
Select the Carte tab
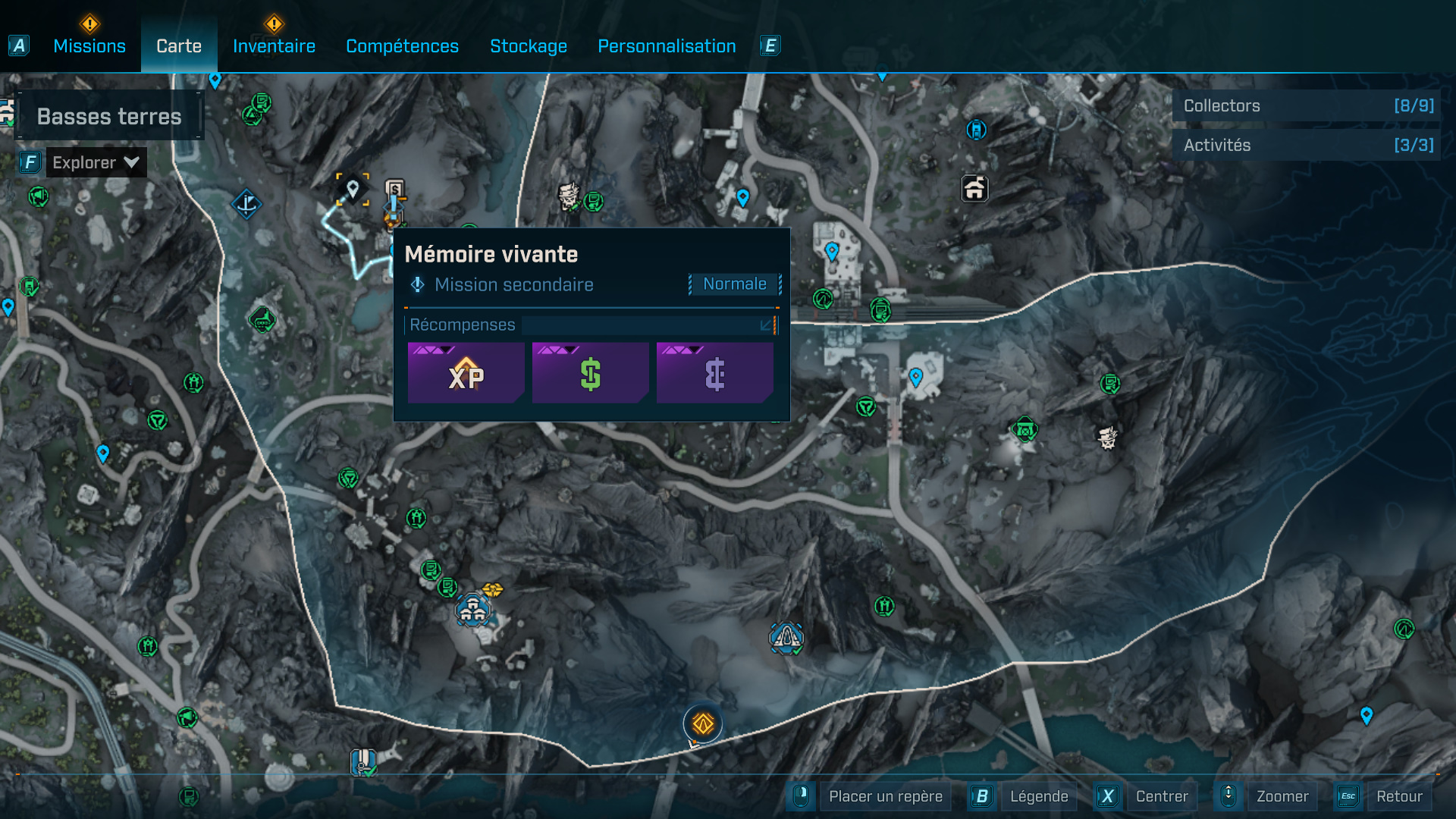[x=179, y=46]
